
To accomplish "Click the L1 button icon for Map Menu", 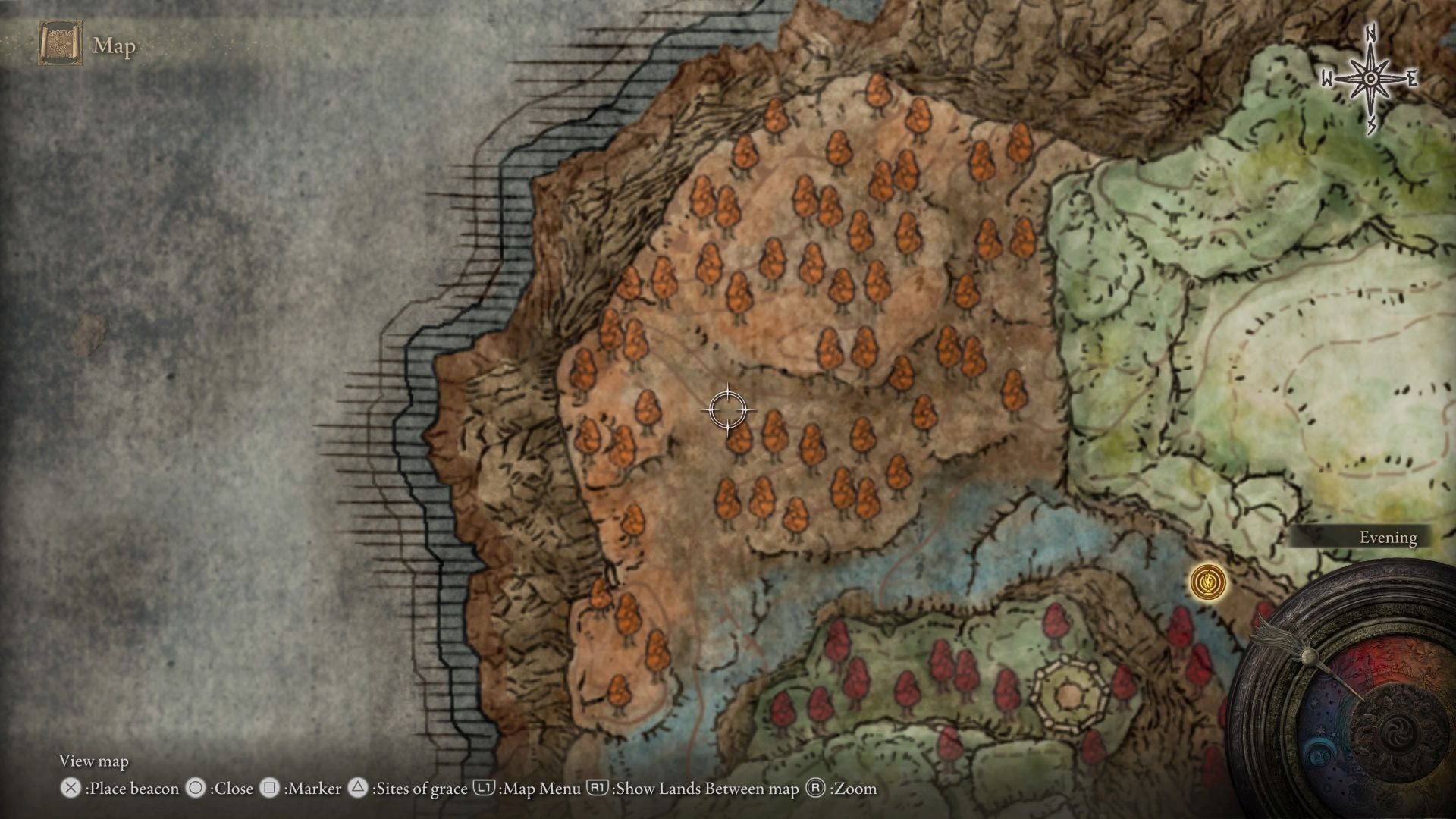I will coord(485,789).
